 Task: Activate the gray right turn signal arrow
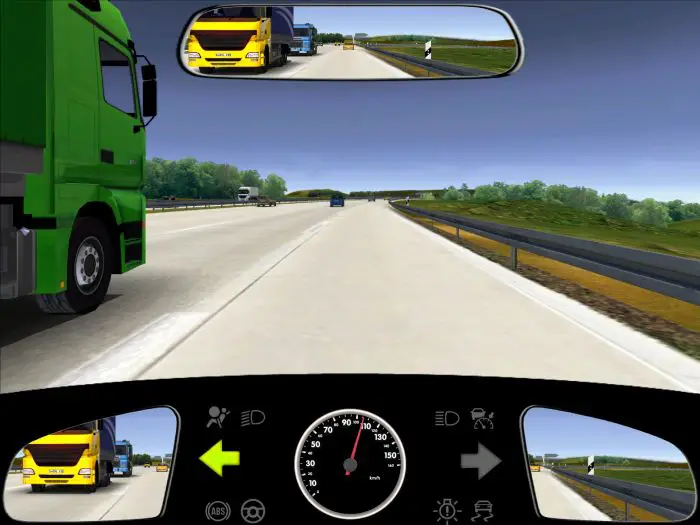(480, 460)
